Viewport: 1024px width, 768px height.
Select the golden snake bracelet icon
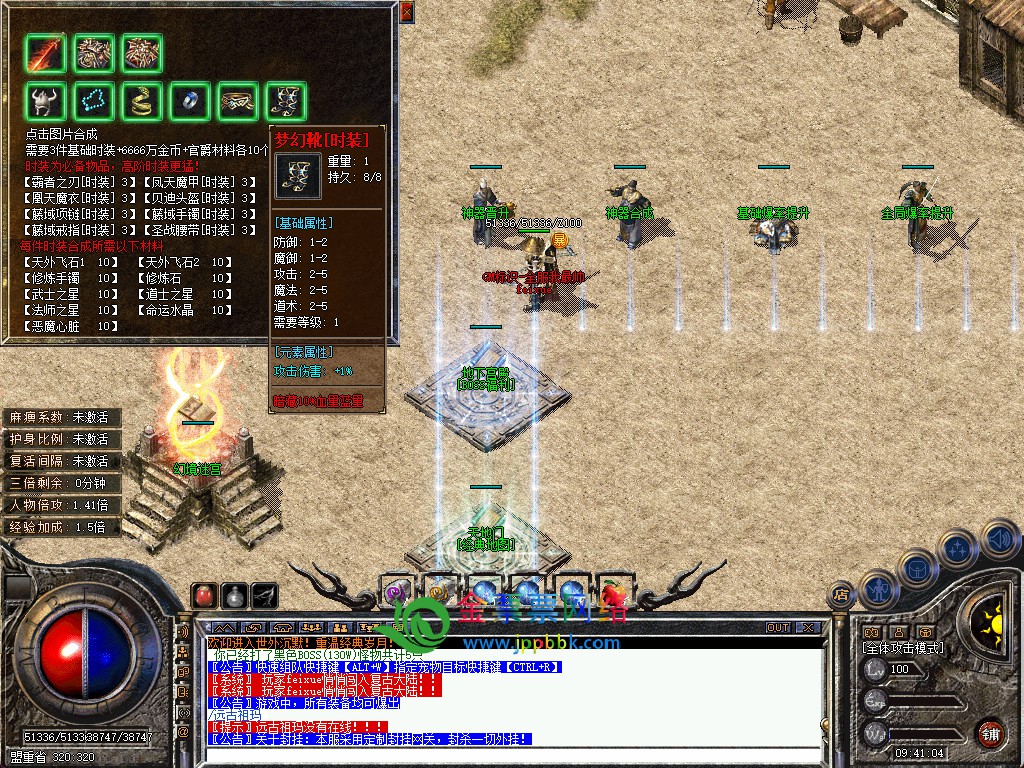tap(142, 101)
